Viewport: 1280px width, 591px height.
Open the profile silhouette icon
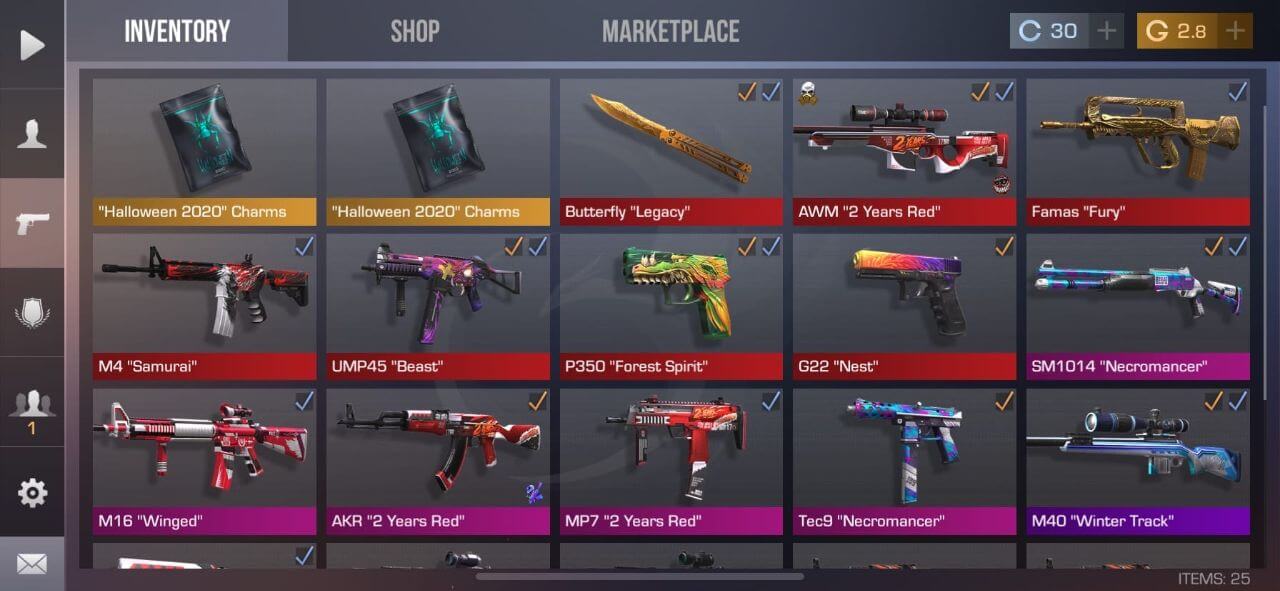point(32,134)
